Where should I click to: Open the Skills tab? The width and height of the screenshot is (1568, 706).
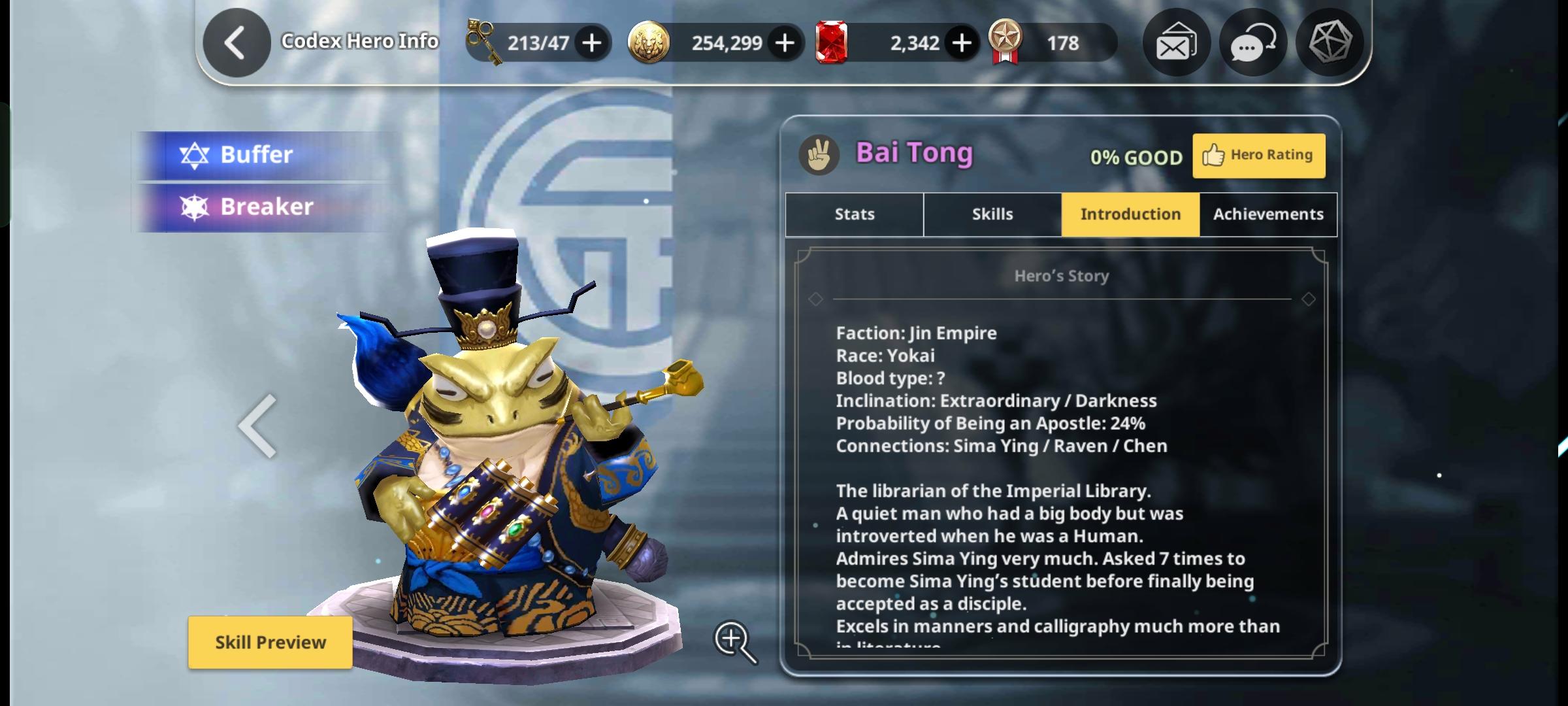[x=991, y=214]
